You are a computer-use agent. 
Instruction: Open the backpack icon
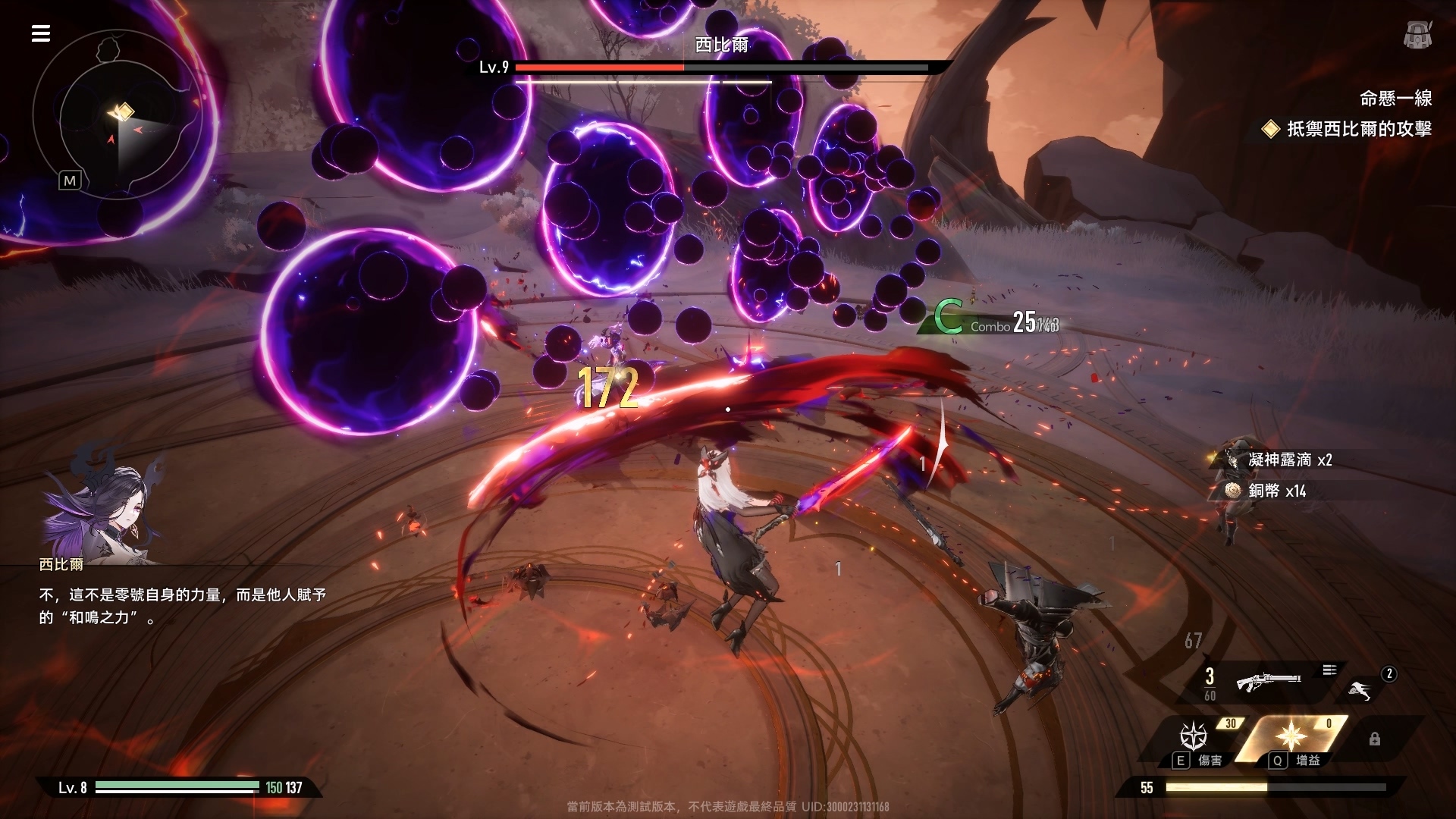[1417, 35]
